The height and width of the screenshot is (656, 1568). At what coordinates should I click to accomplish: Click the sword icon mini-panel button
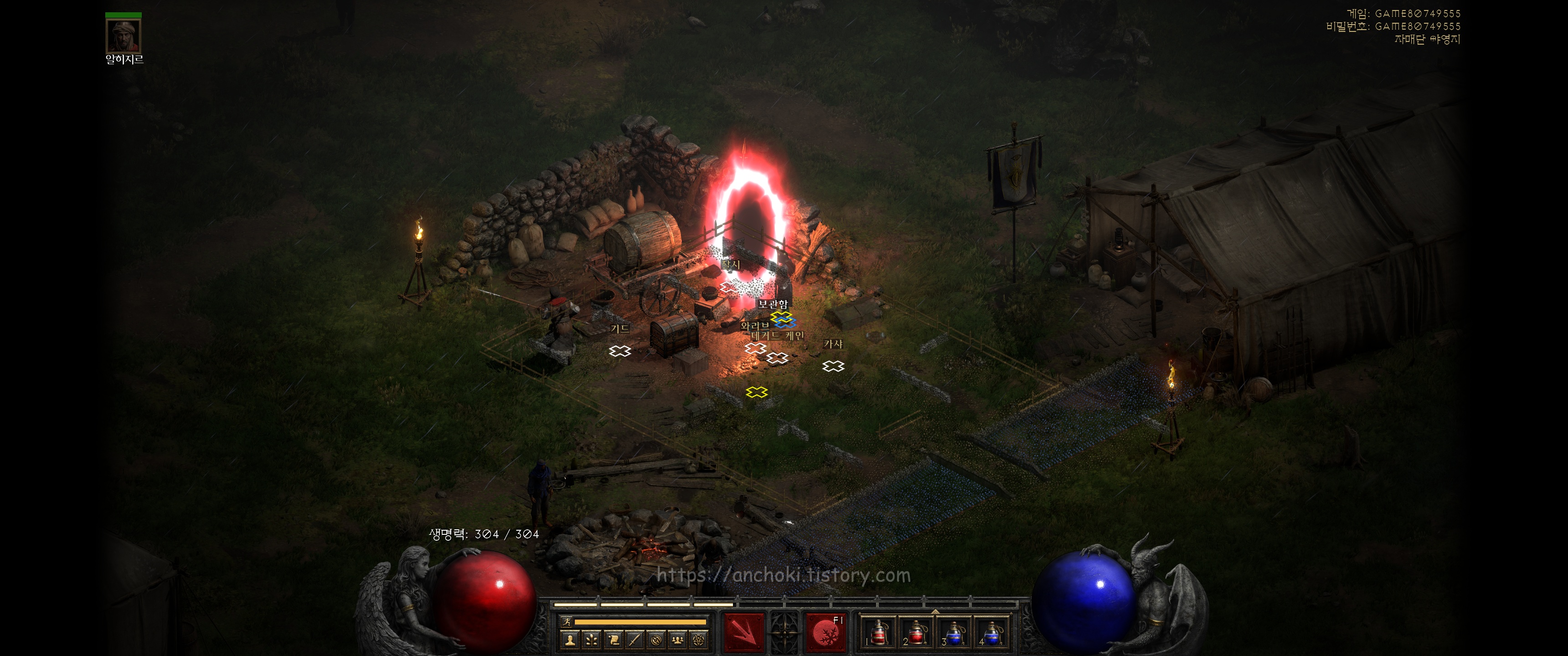click(635, 640)
